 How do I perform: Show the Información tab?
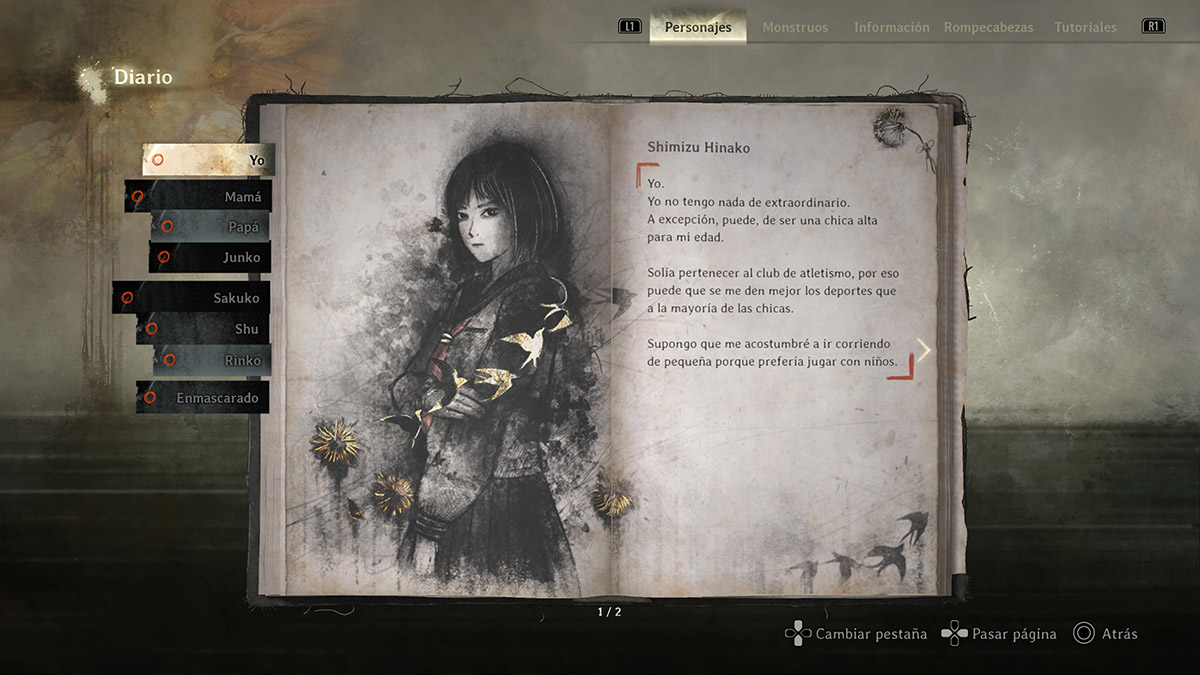point(891,27)
